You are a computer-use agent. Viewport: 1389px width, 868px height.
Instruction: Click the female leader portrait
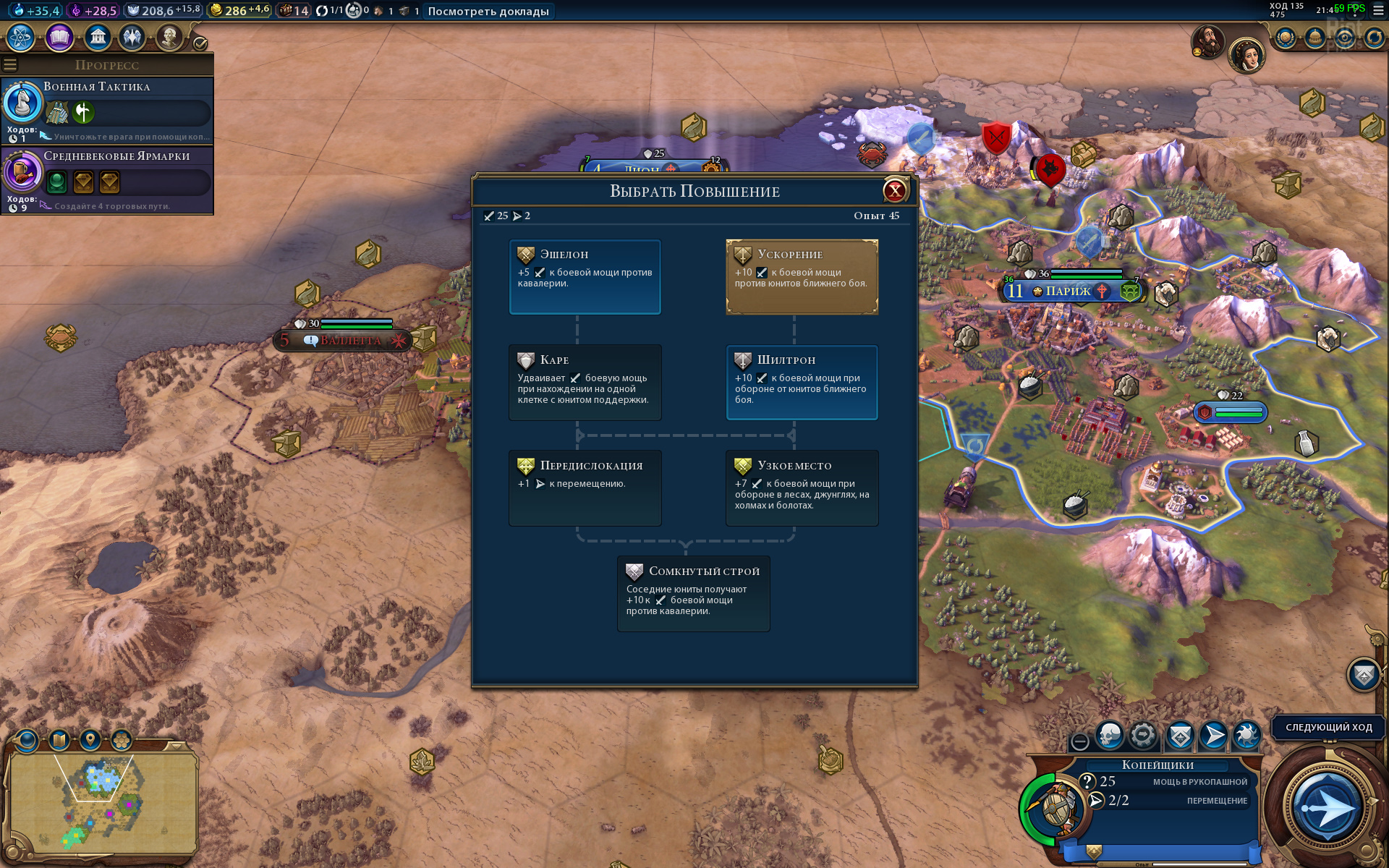click(x=1246, y=56)
